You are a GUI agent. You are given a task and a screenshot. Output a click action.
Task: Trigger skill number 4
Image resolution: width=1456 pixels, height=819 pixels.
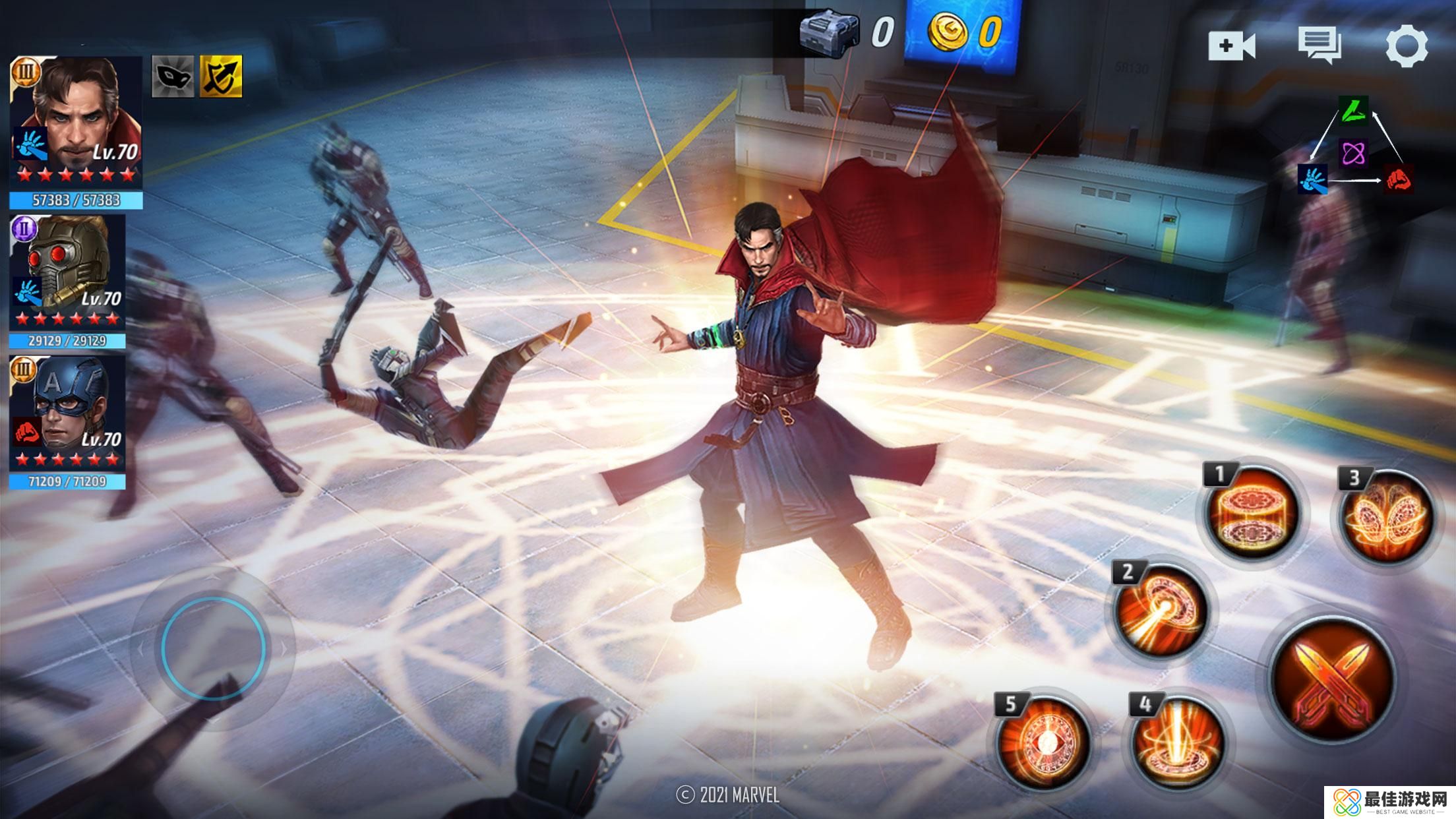(1177, 742)
